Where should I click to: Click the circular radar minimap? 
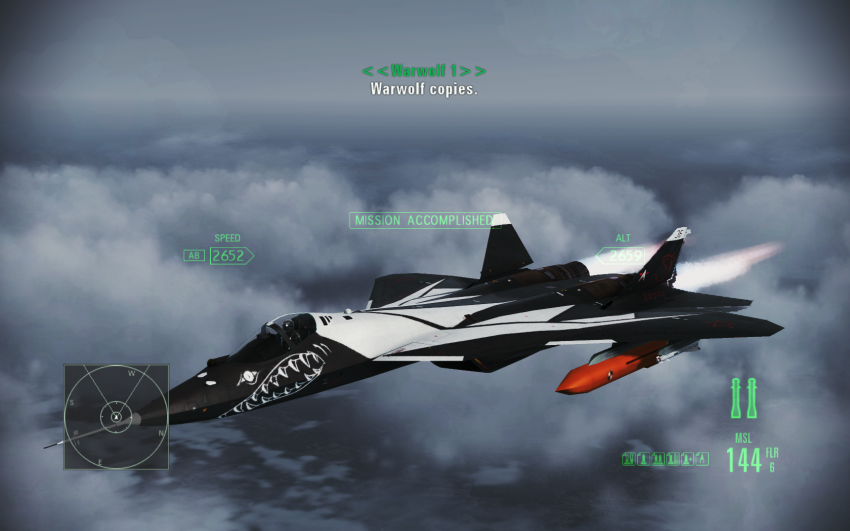coord(116,416)
